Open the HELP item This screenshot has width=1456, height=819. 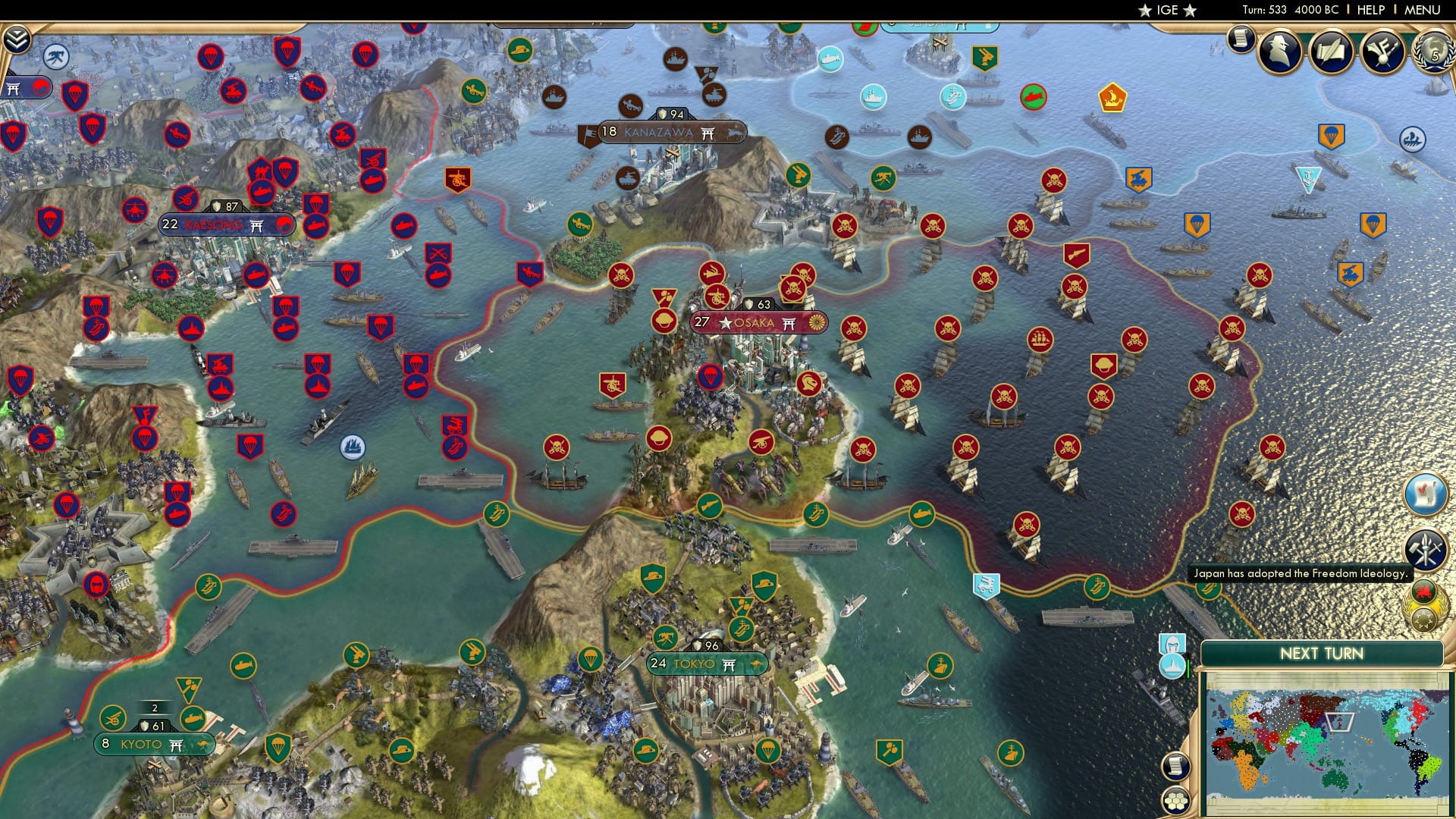coord(1370,9)
